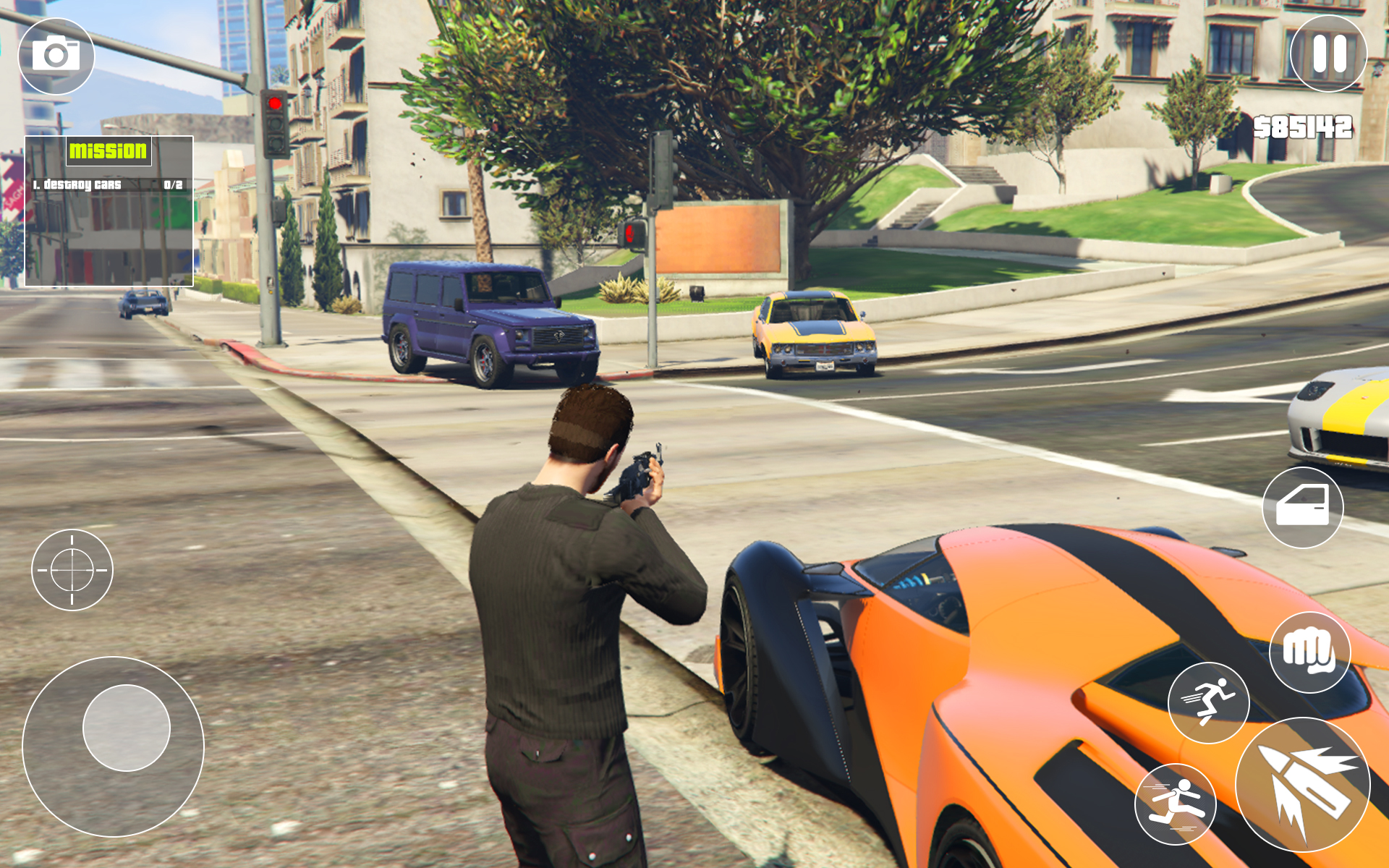Toggle vehicle entry with door button
1389x868 pixels.
click(x=1302, y=508)
